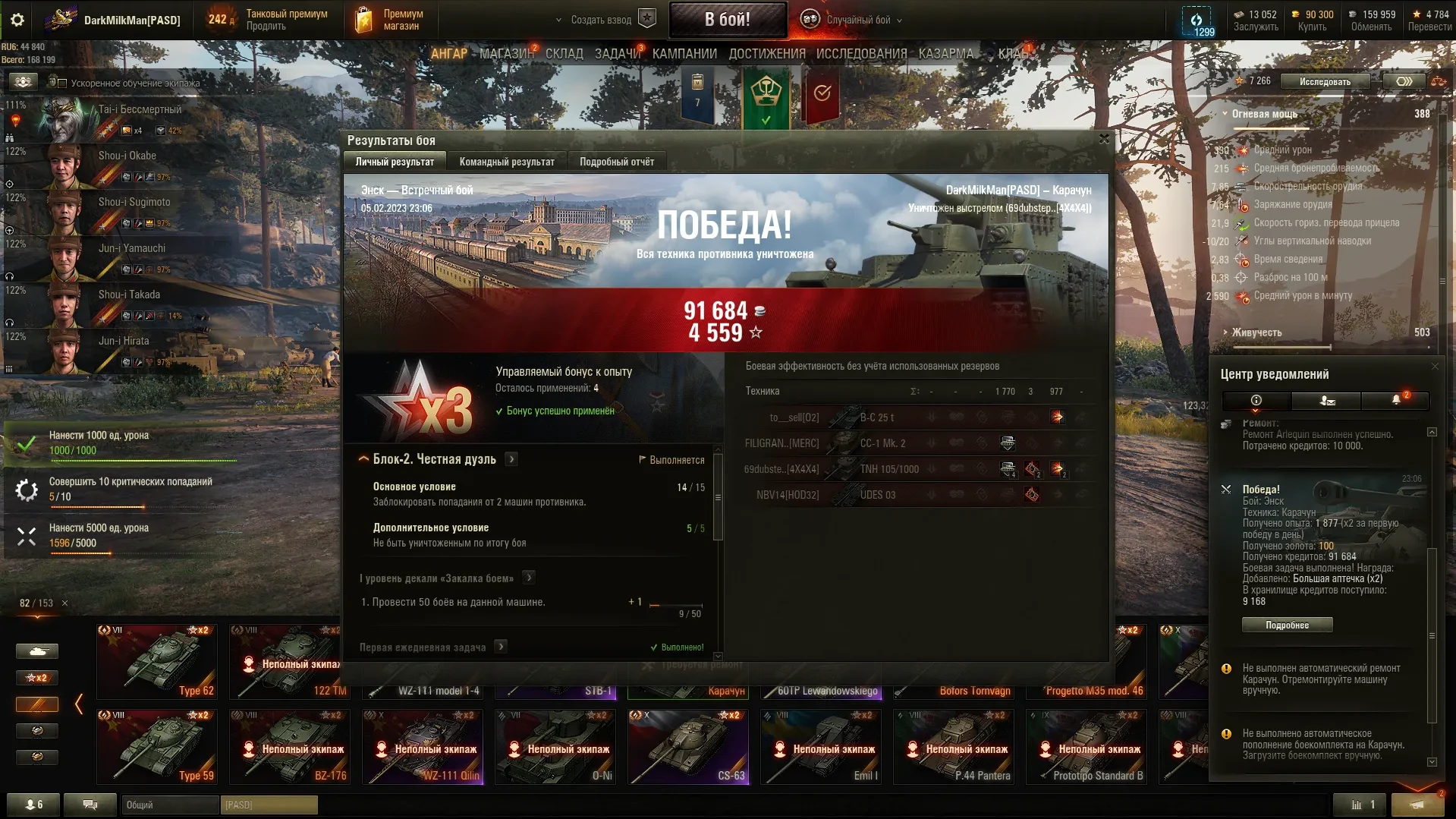Go to the СКЛАД section
Viewport: 1456px width, 819px height.
click(564, 54)
